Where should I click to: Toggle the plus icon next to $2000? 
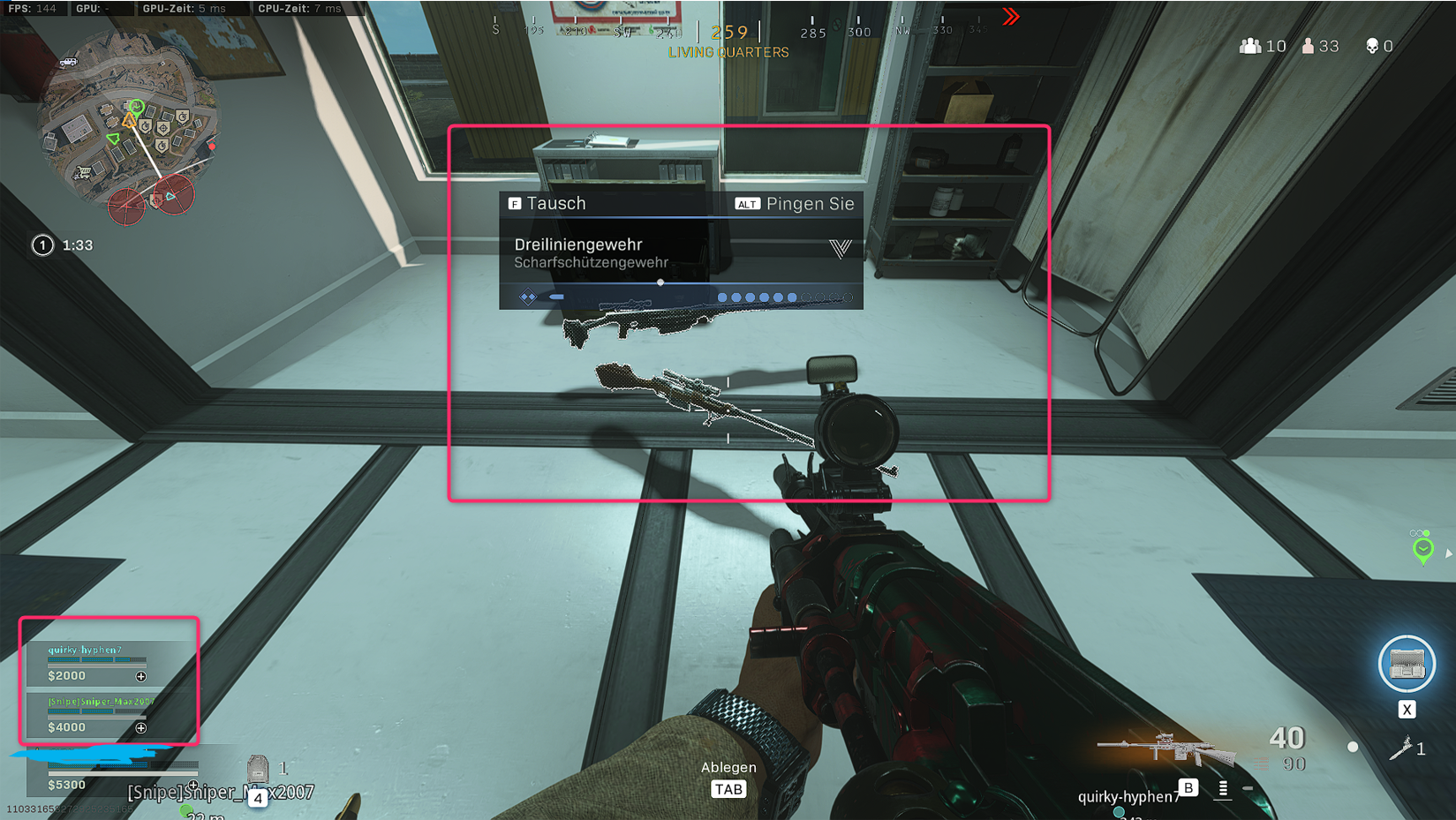pos(140,676)
